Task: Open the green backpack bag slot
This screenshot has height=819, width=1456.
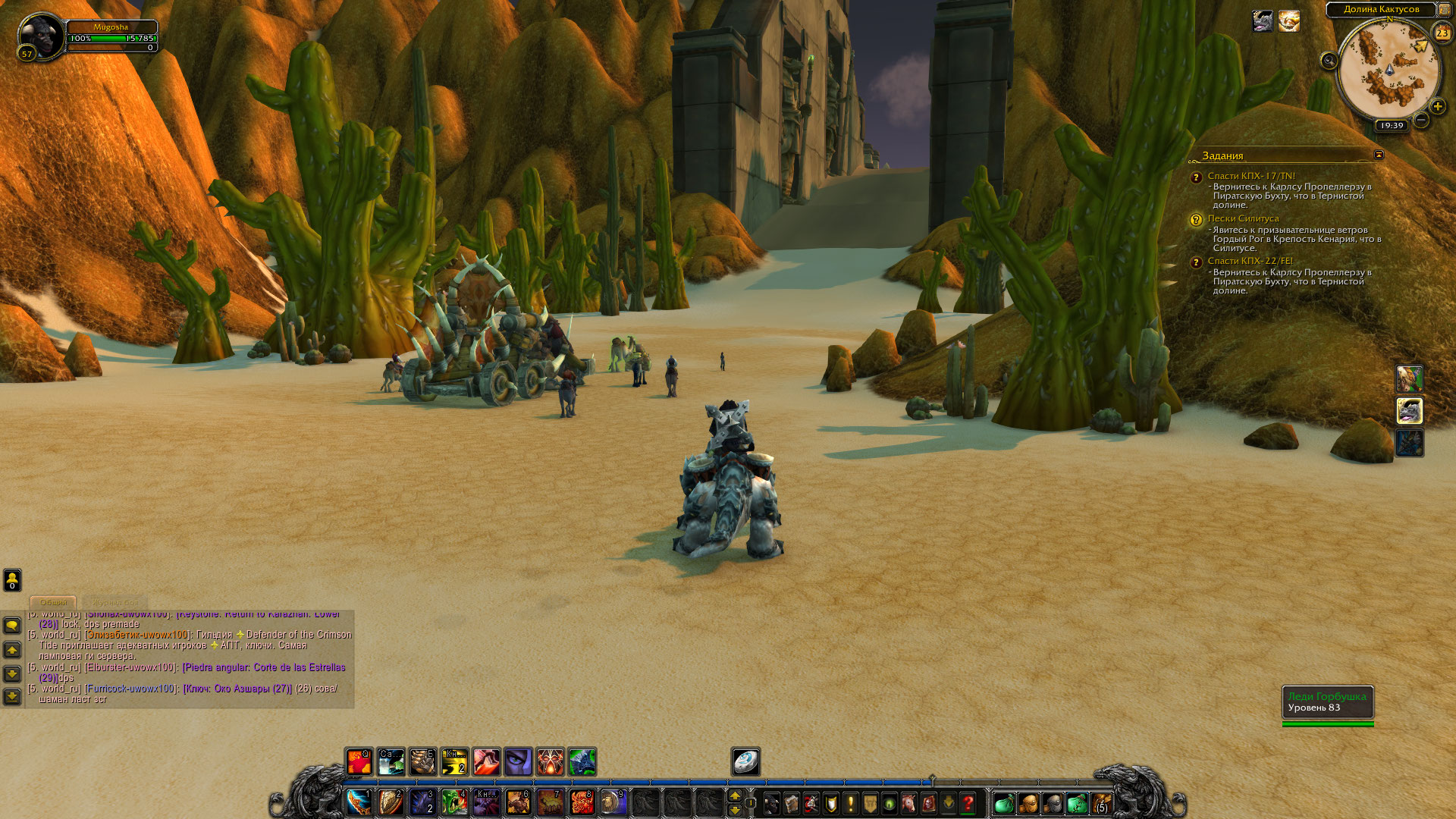Action: point(1003,803)
